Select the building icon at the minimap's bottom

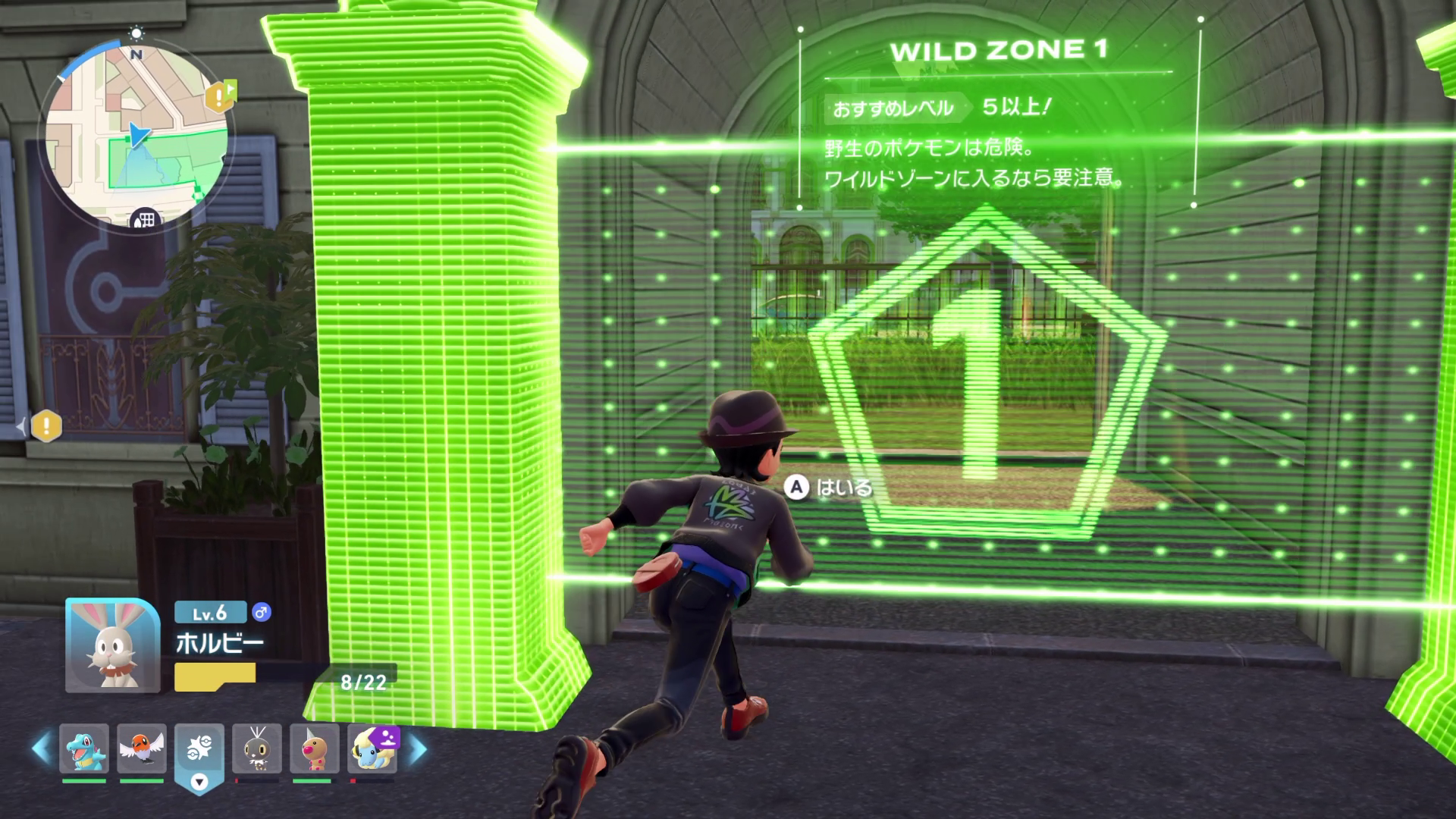coord(143,219)
